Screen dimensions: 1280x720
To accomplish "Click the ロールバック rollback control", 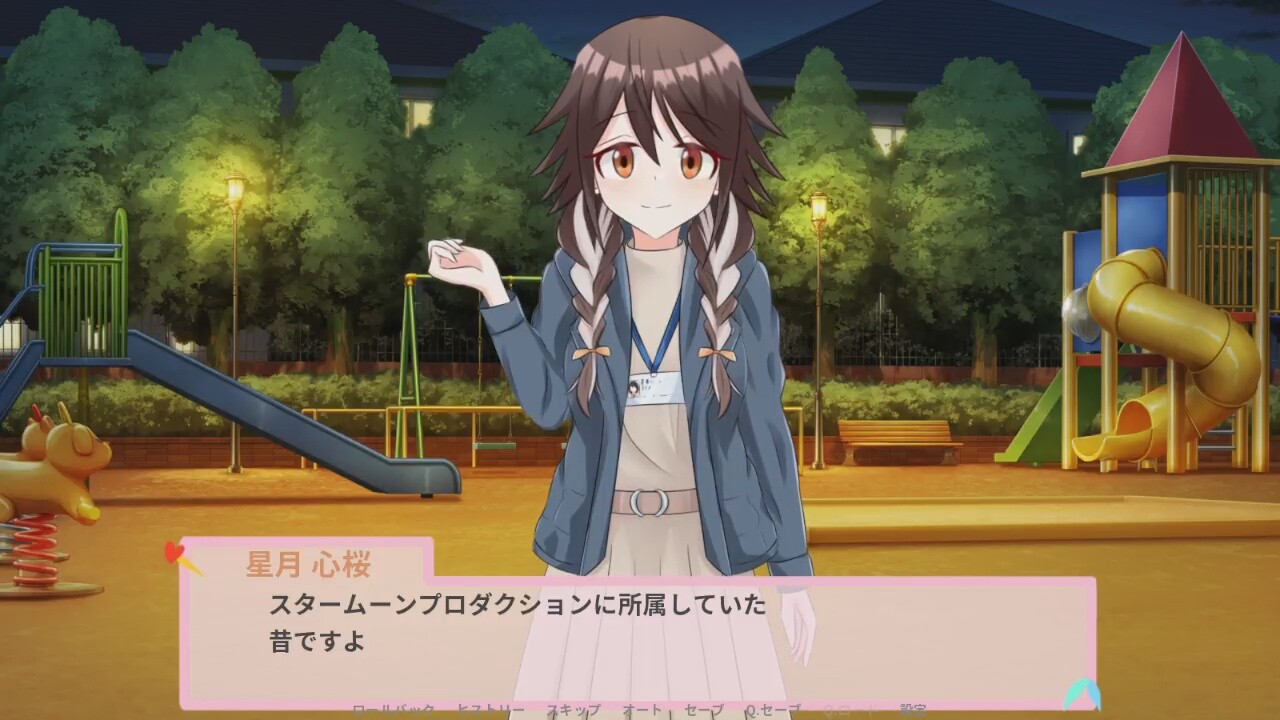I will (396, 711).
